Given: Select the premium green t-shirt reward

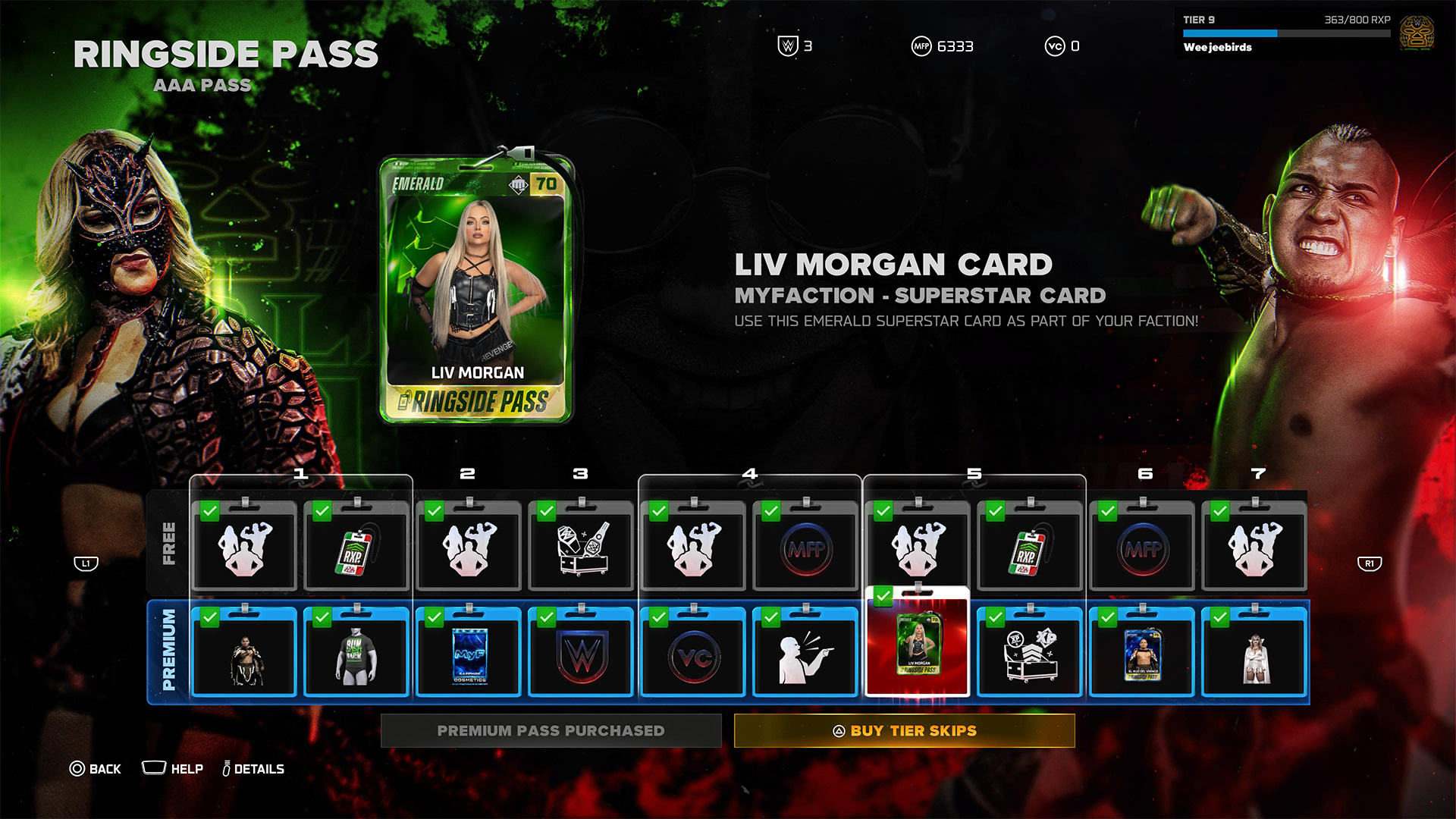Looking at the screenshot, I should [x=356, y=653].
